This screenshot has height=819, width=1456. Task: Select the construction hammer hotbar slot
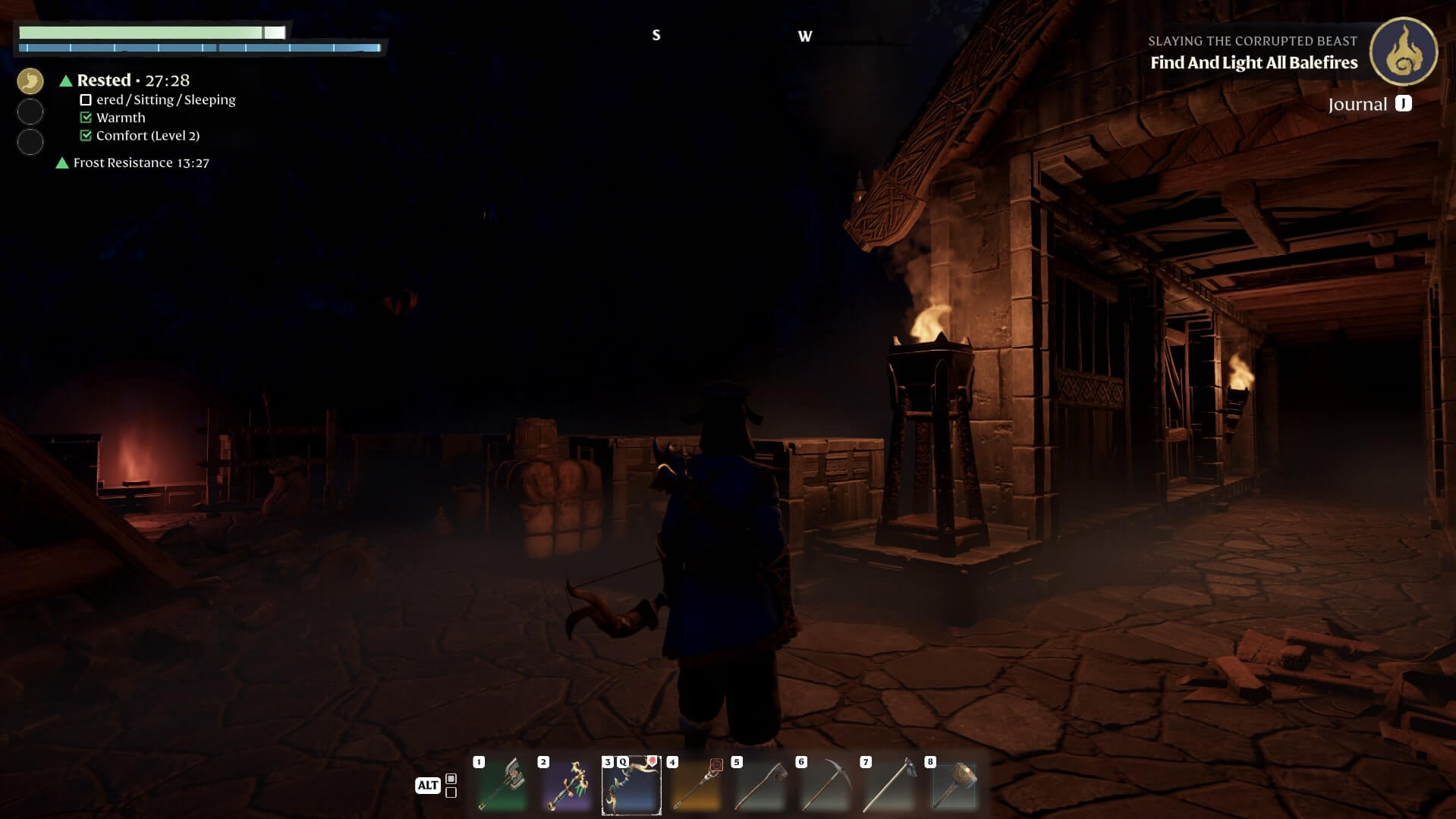tap(954, 786)
